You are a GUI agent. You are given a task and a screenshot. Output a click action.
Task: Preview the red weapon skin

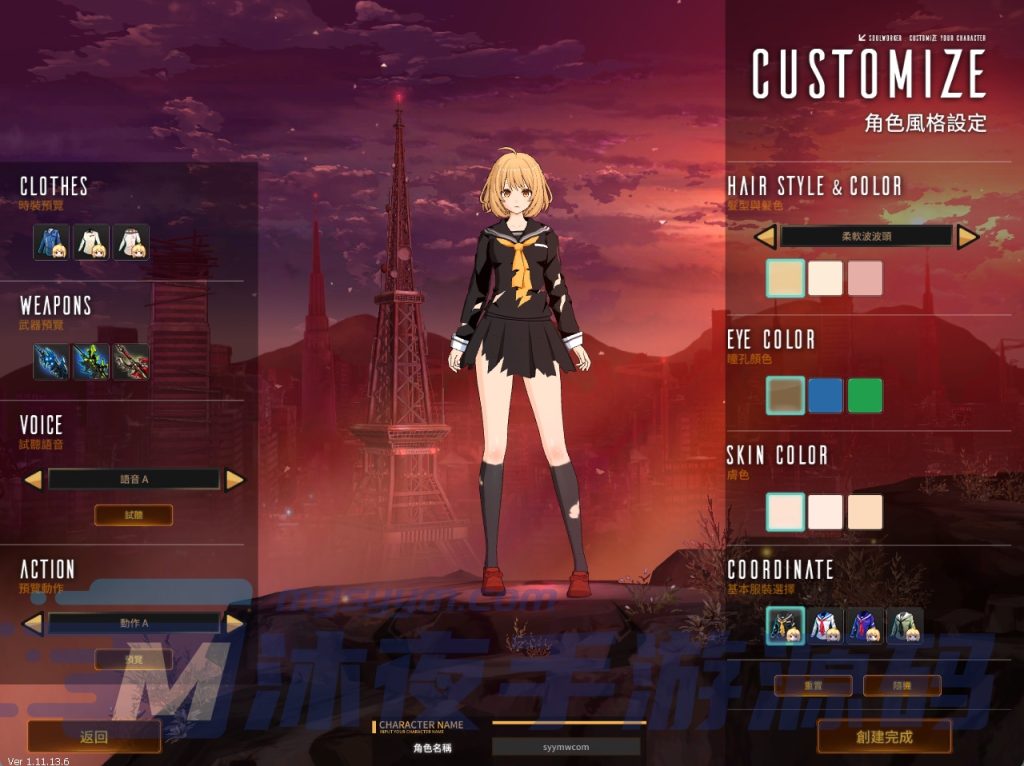tap(131, 361)
